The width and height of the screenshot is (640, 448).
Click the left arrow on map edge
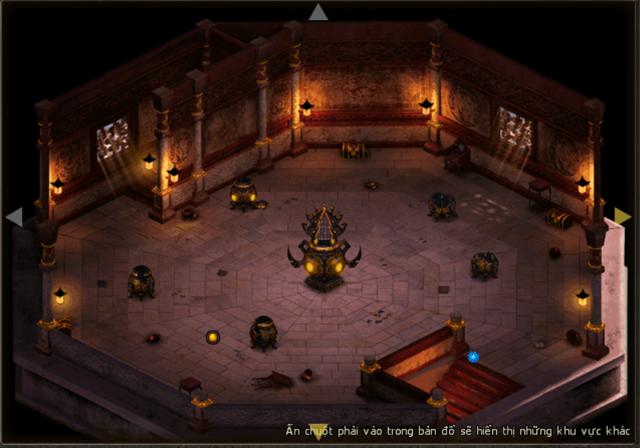14,217
